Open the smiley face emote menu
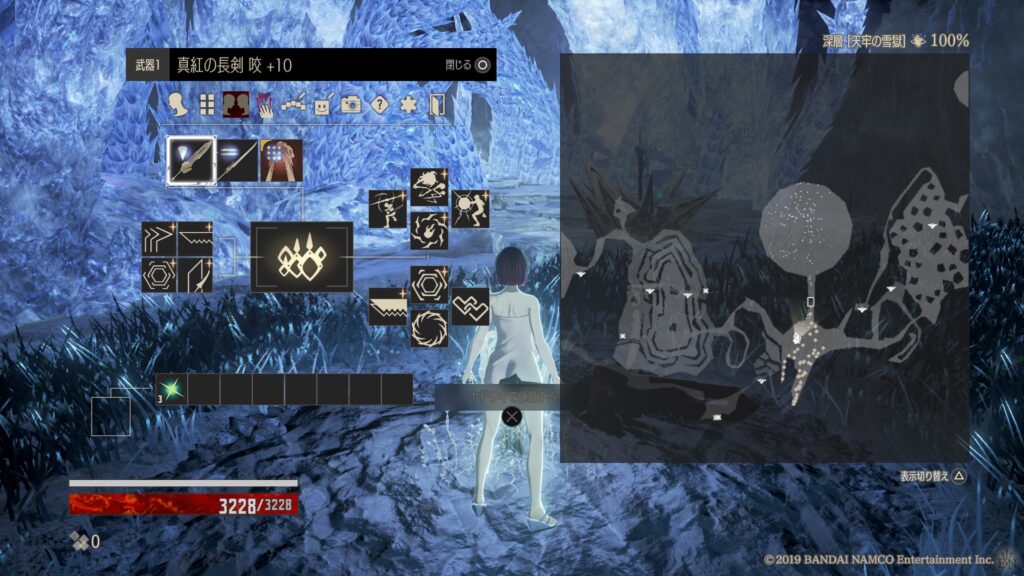The width and height of the screenshot is (1024, 576). [322, 104]
